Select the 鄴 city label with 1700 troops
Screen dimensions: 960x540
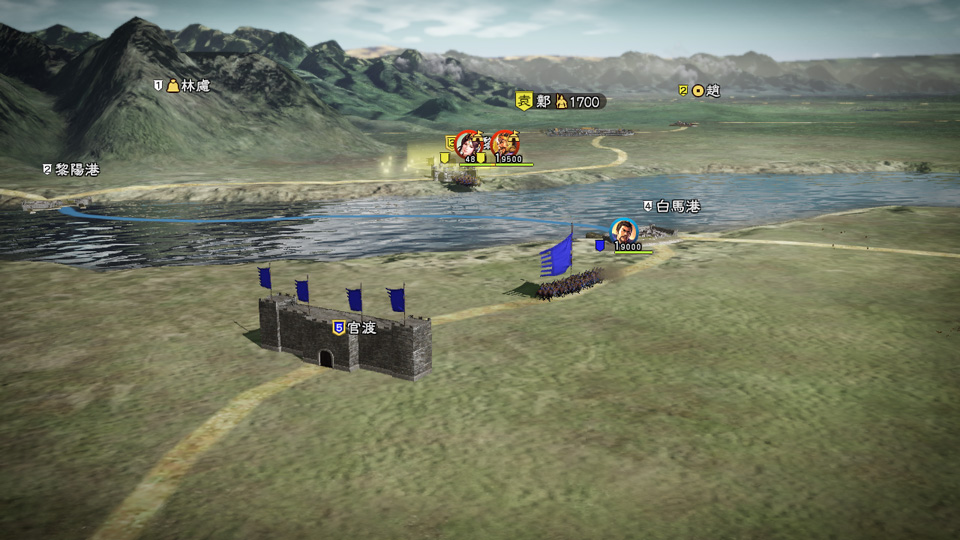[560, 101]
